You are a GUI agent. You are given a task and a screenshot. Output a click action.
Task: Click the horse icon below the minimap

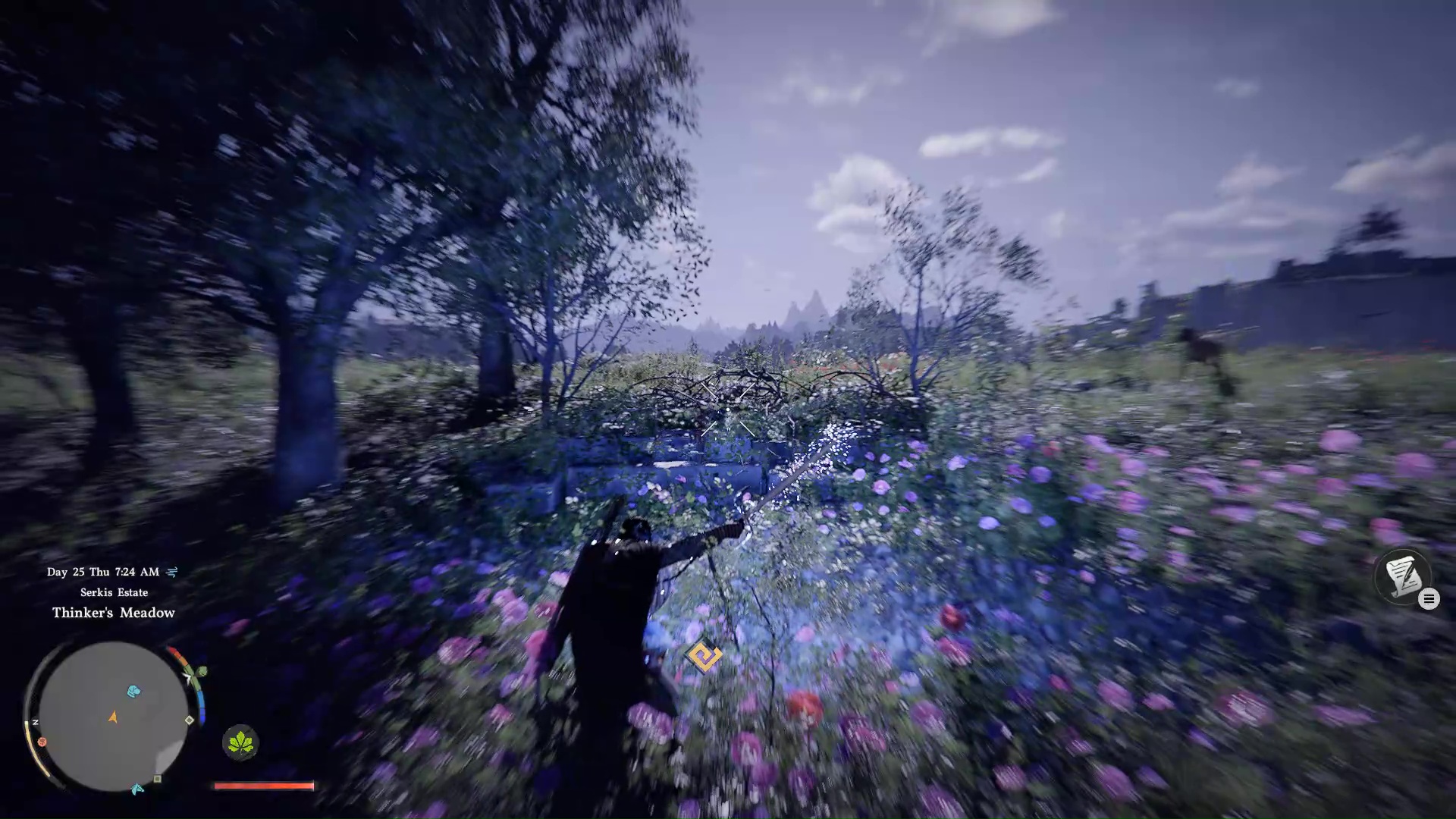click(x=136, y=788)
